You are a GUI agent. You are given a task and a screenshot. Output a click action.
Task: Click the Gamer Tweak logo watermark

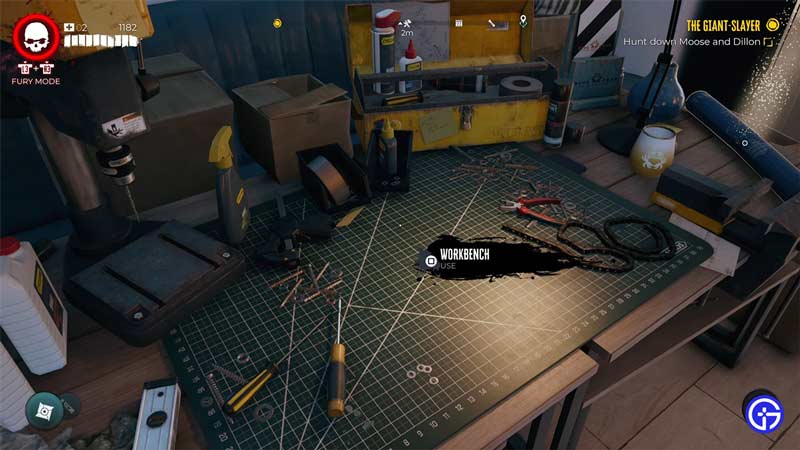763,410
